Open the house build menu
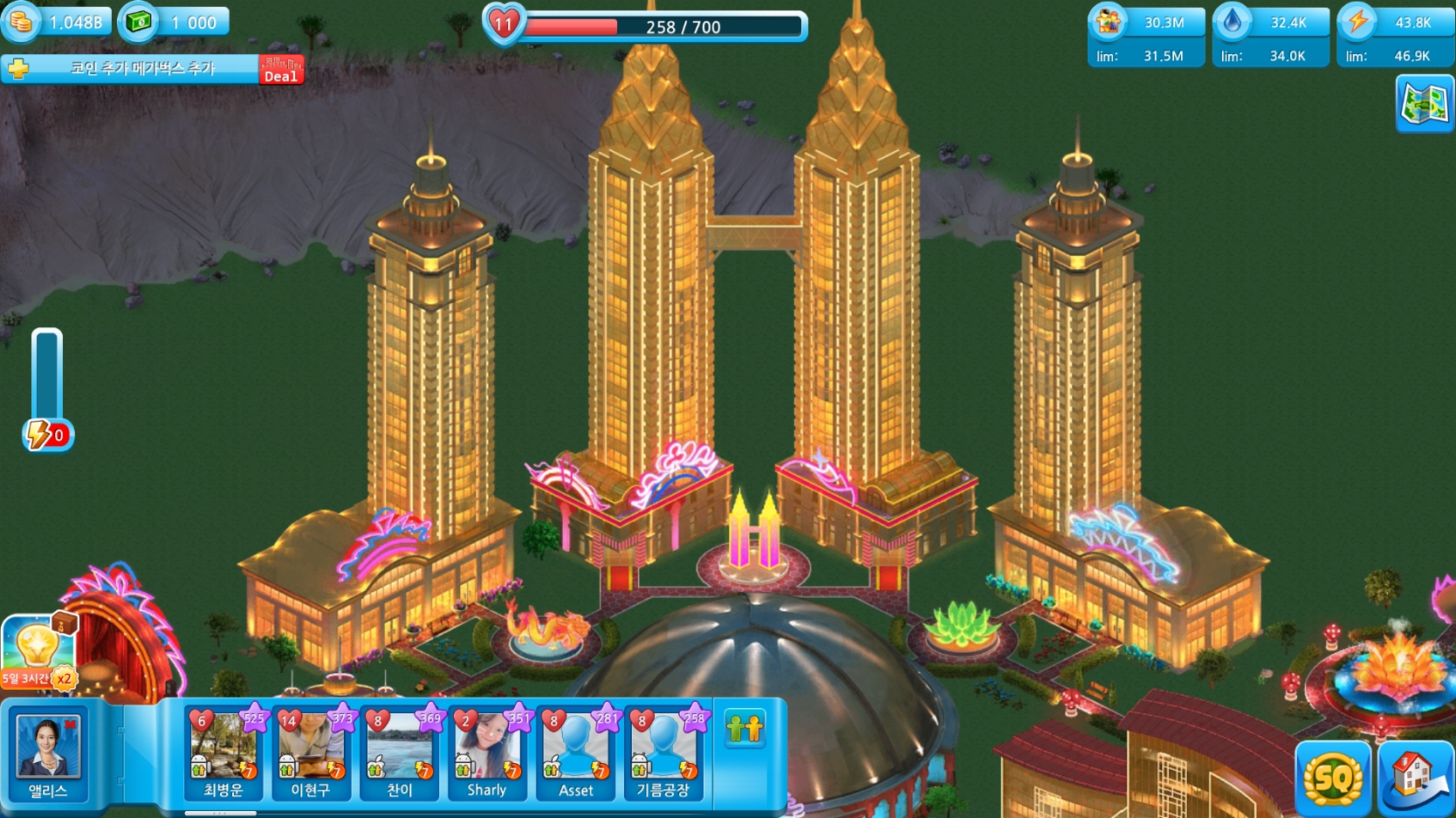Image resolution: width=1456 pixels, height=818 pixels. click(x=1415, y=776)
